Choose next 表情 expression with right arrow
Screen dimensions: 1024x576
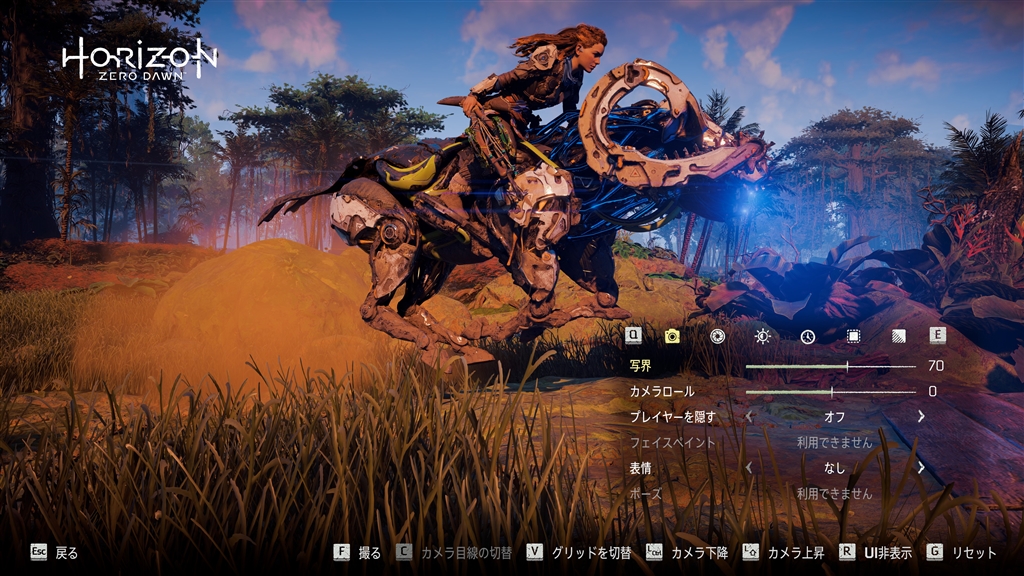pyautogui.click(x=921, y=468)
